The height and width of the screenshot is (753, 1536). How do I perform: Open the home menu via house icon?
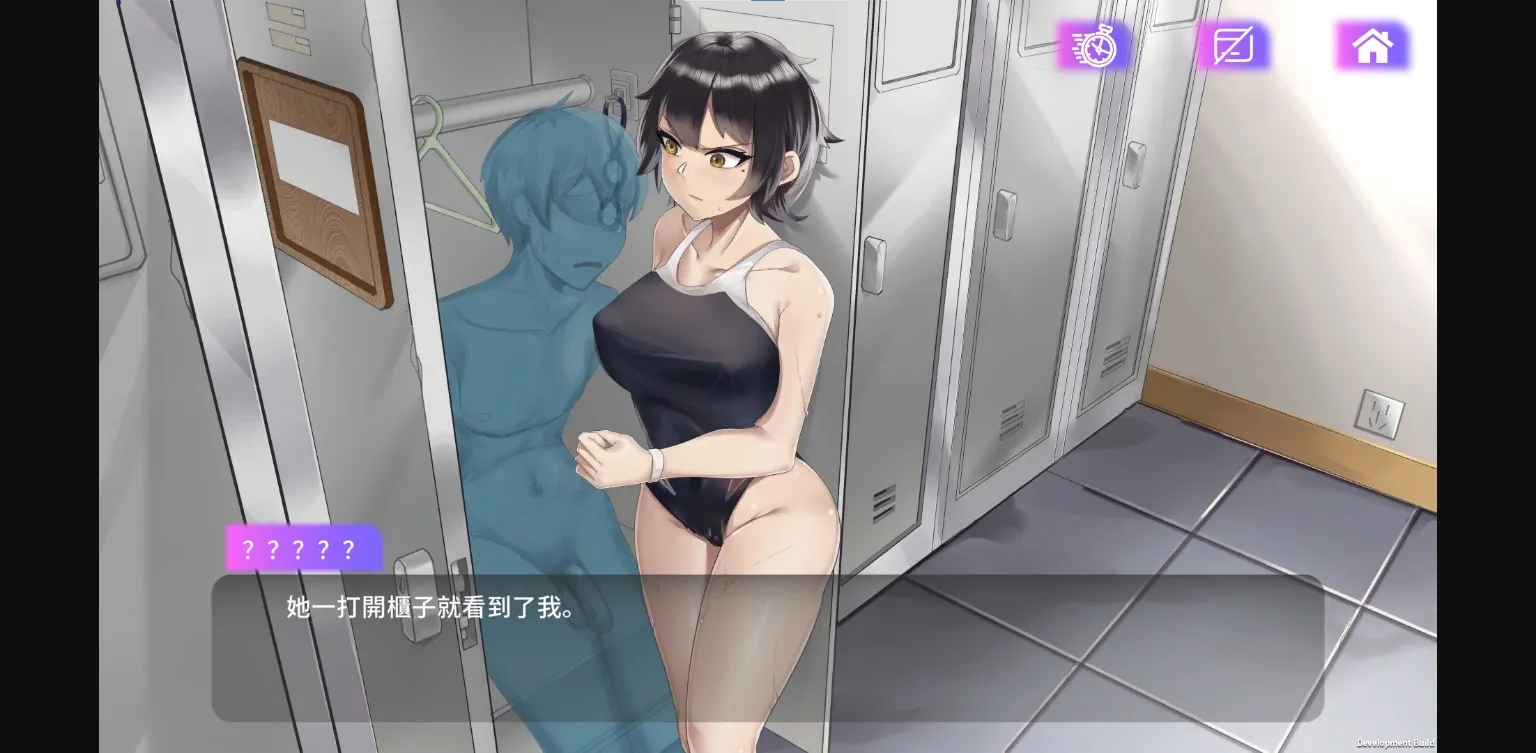1373,46
